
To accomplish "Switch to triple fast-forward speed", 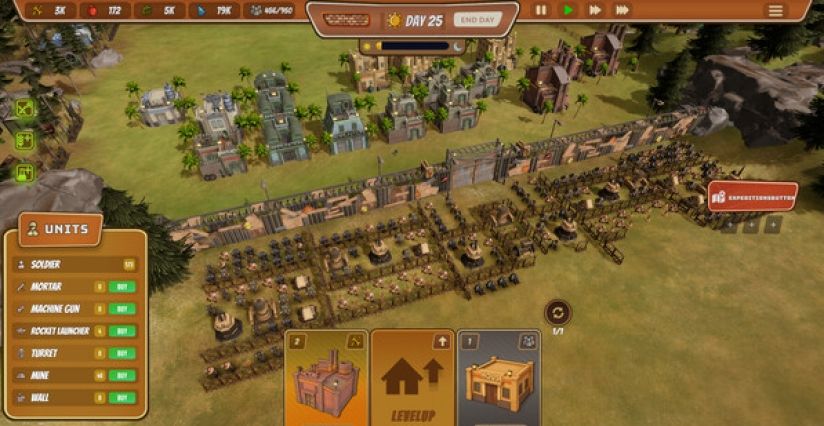I will coord(622,10).
